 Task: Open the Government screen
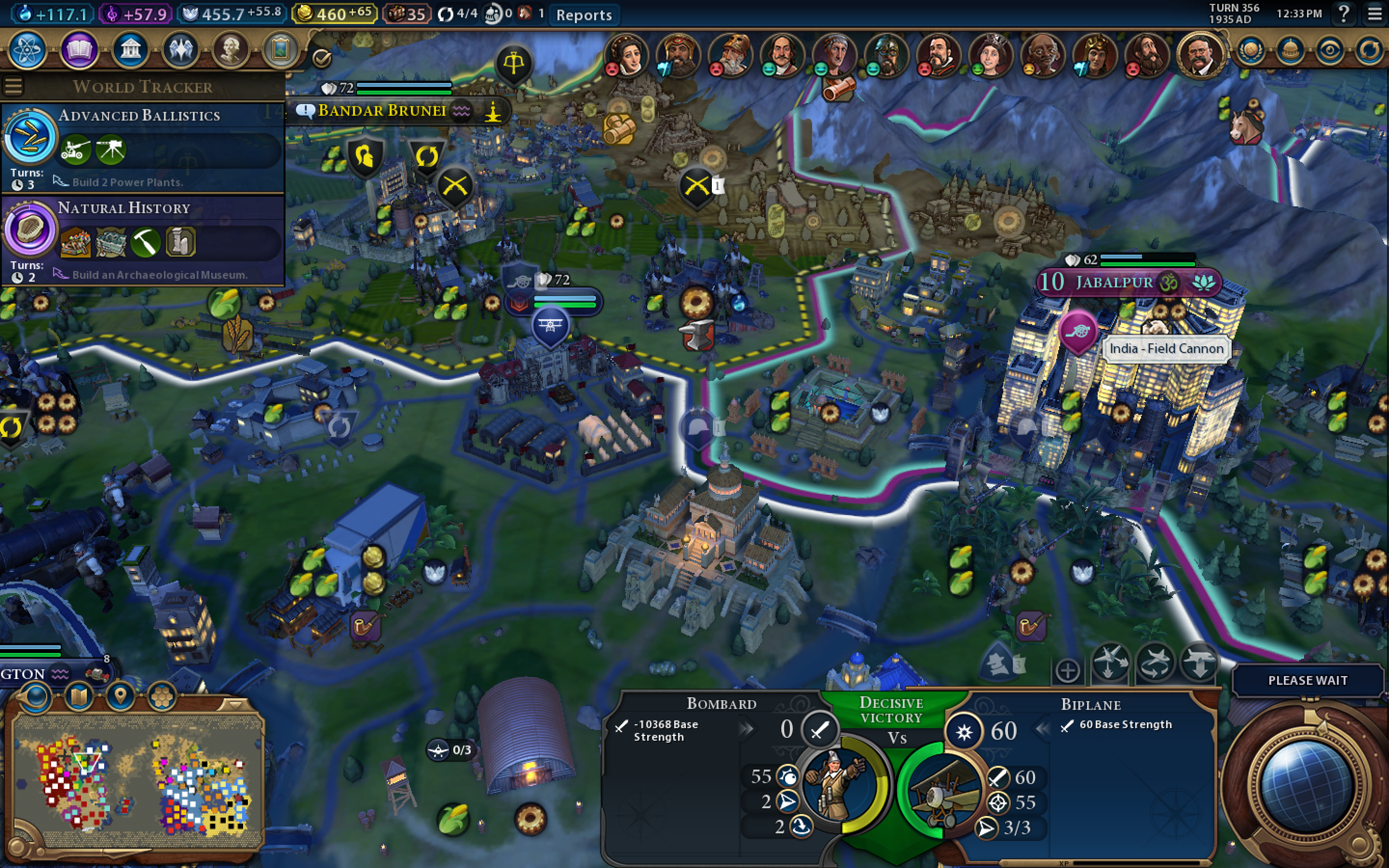[130, 50]
